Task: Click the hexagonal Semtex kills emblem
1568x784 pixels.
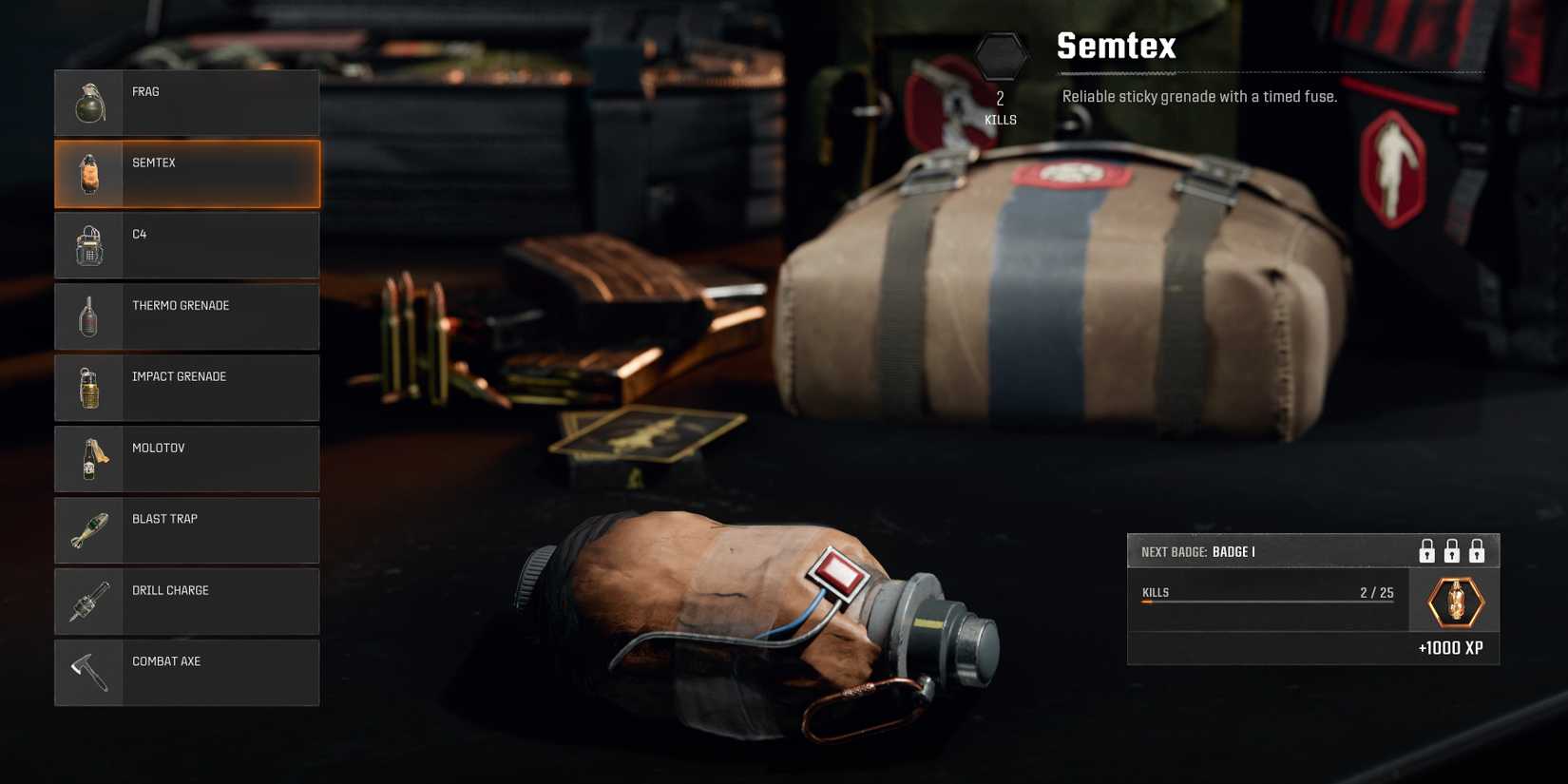Action: pyautogui.click(x=1002, y=57)
